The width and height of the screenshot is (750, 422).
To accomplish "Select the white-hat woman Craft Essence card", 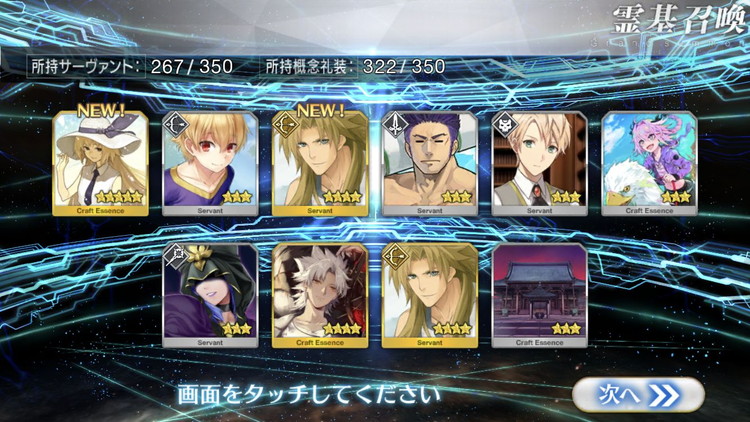I will click(100, 162).
